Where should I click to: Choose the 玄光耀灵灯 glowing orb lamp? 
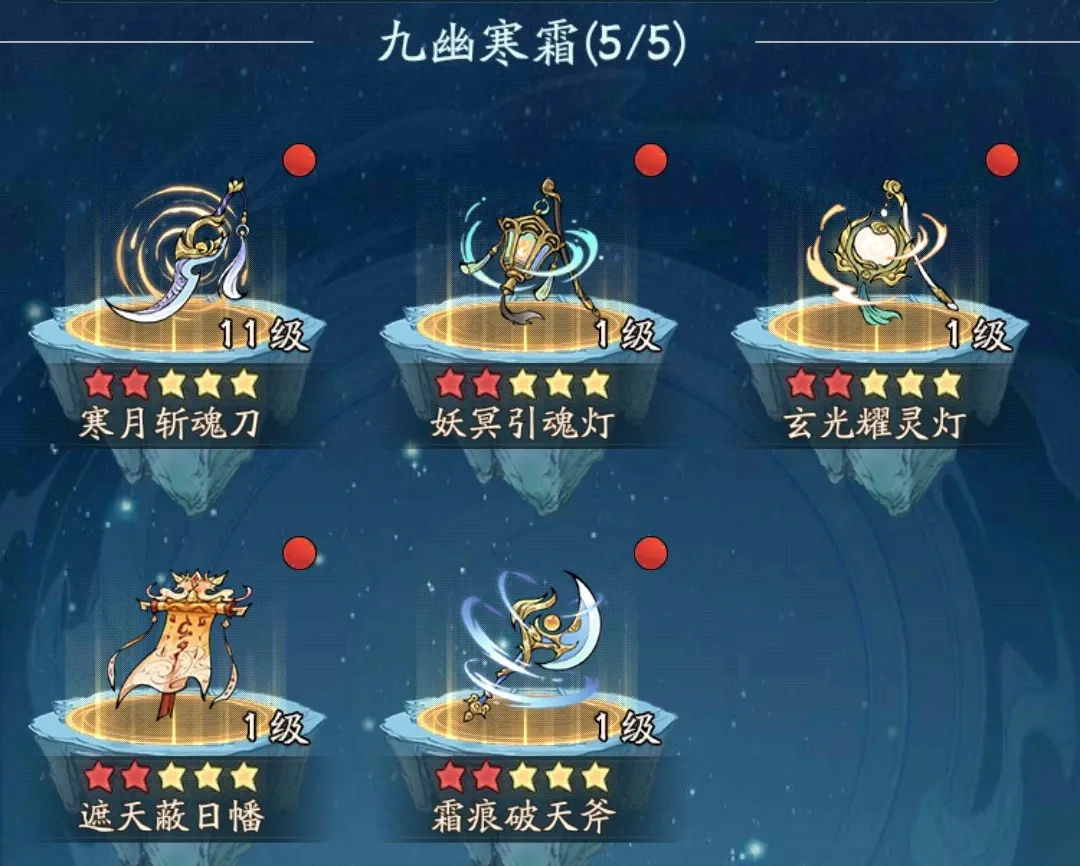880,258
